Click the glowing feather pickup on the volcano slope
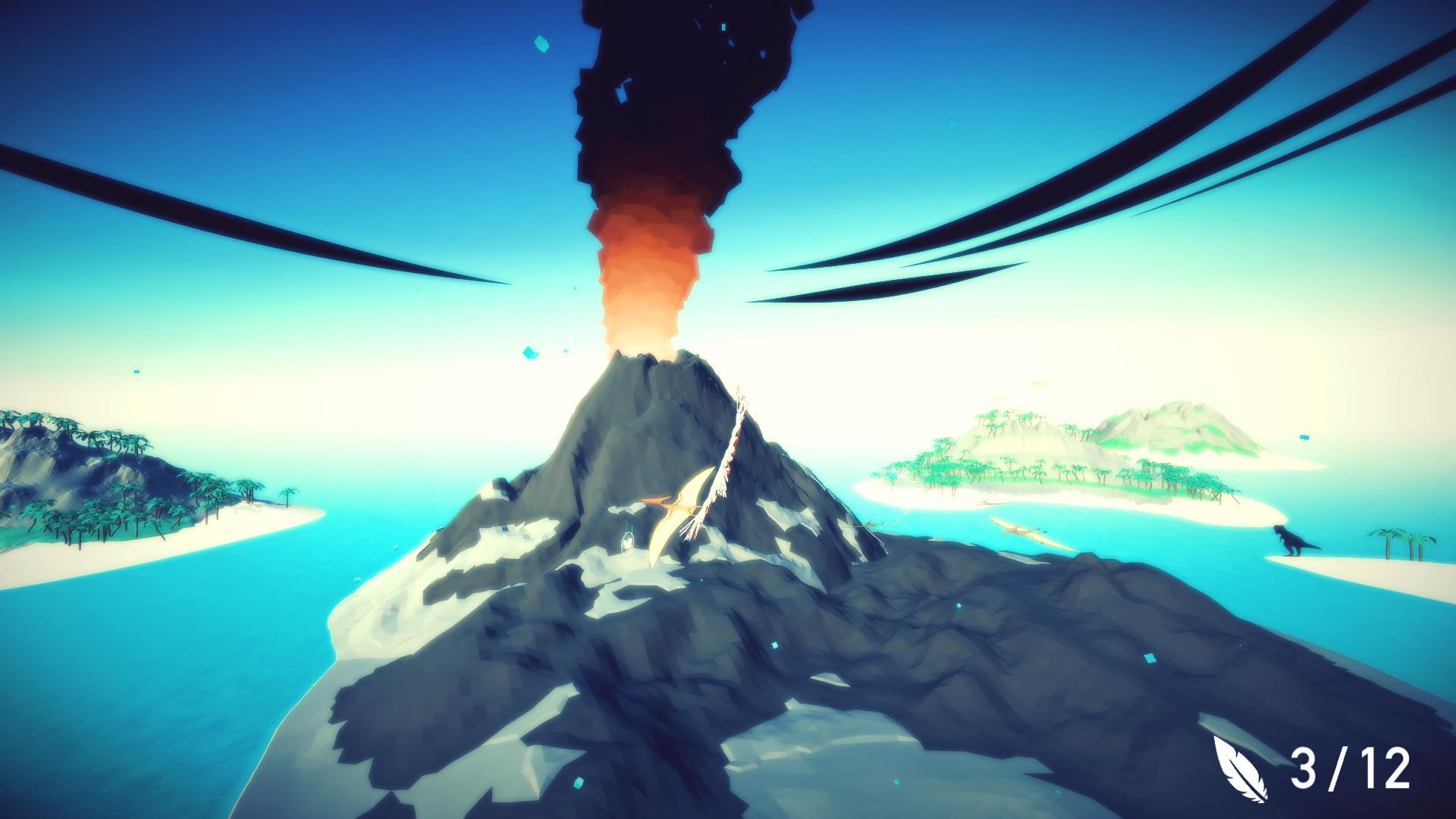 click(626, 543)
